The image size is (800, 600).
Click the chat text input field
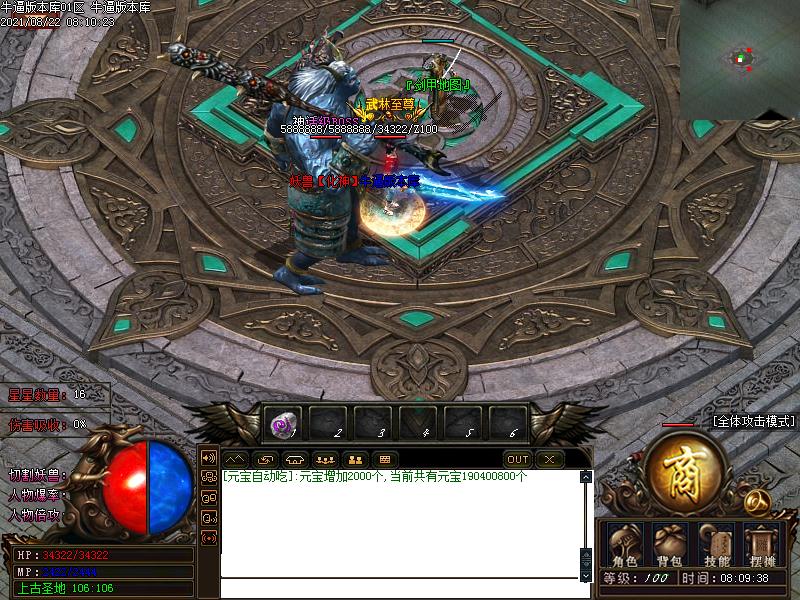tap(400, 588)
